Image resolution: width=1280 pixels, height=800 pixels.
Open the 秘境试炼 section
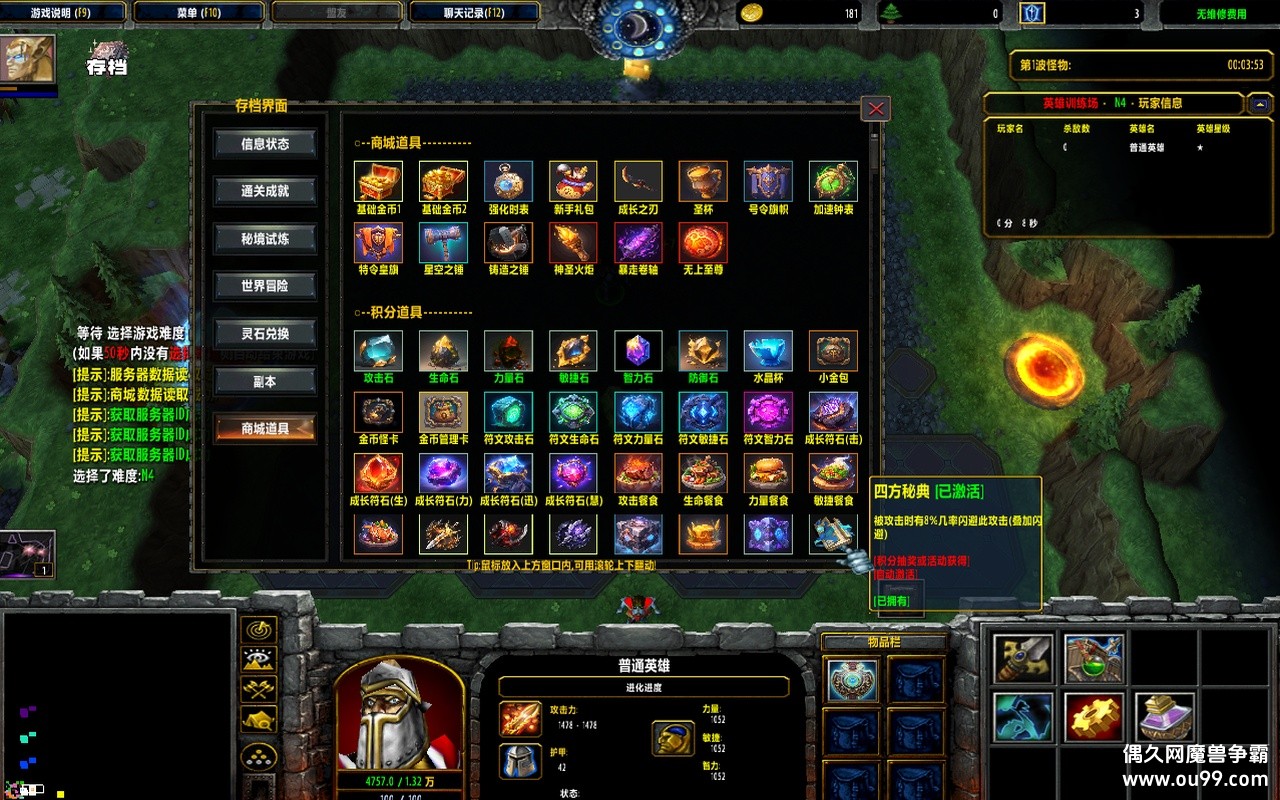[265, 239]
